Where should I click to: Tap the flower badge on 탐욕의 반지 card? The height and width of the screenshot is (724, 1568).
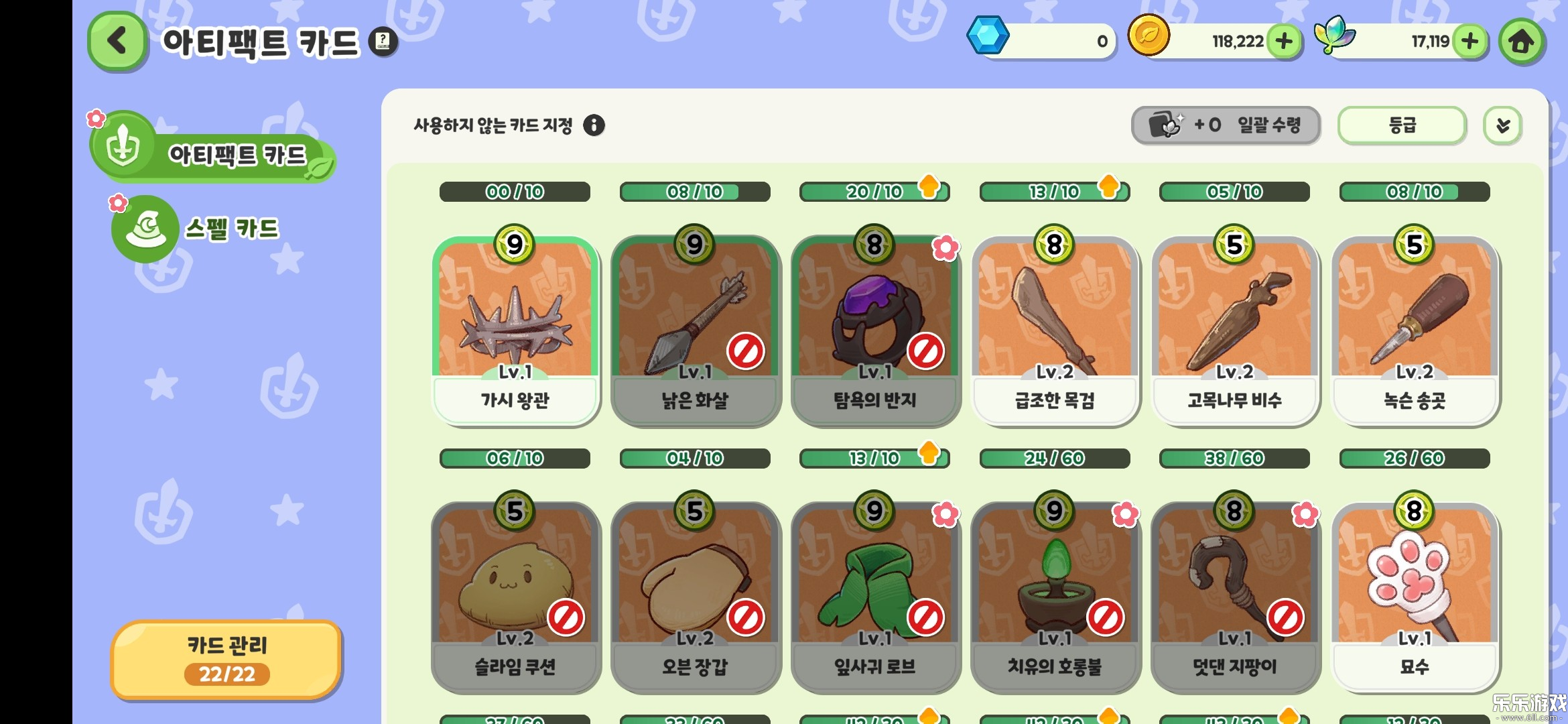[948, 247]
